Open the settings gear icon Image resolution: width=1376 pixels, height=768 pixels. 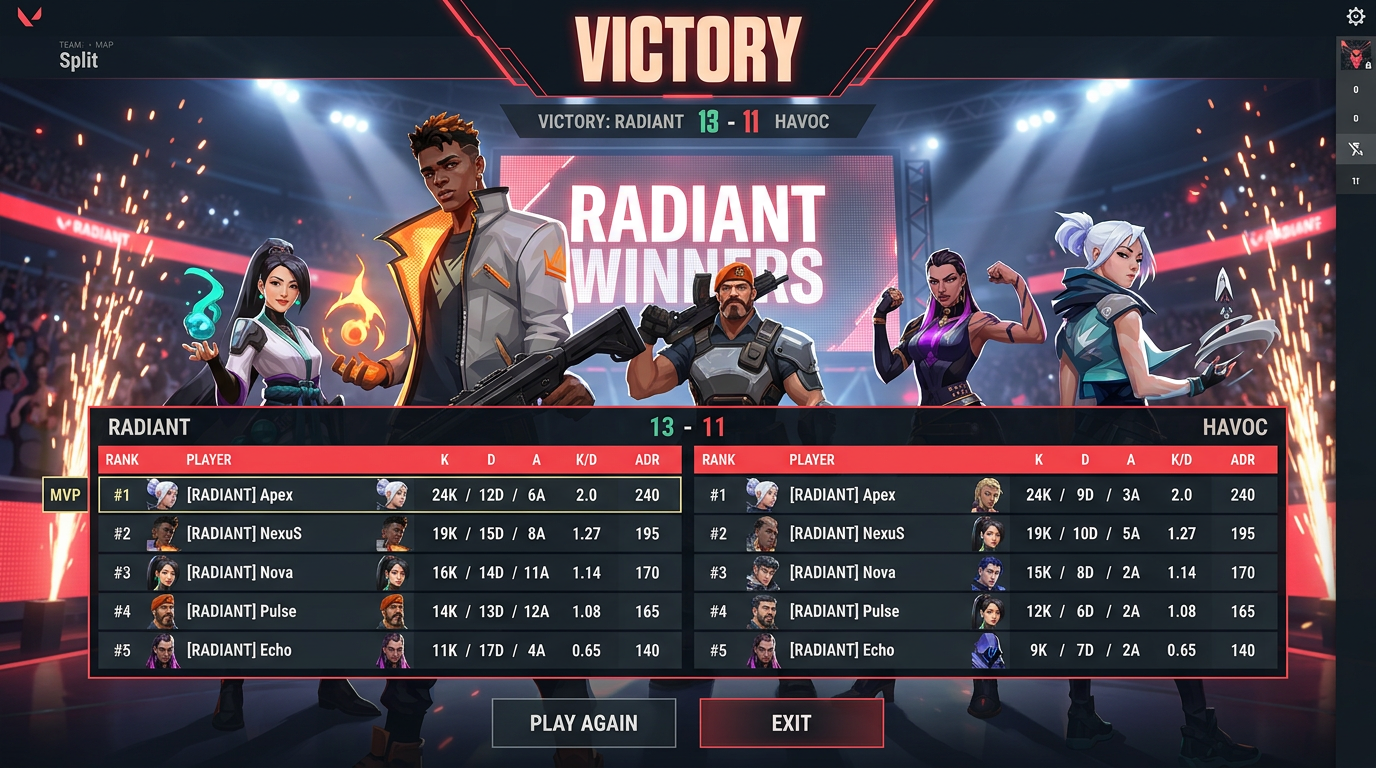point(1355,16)
